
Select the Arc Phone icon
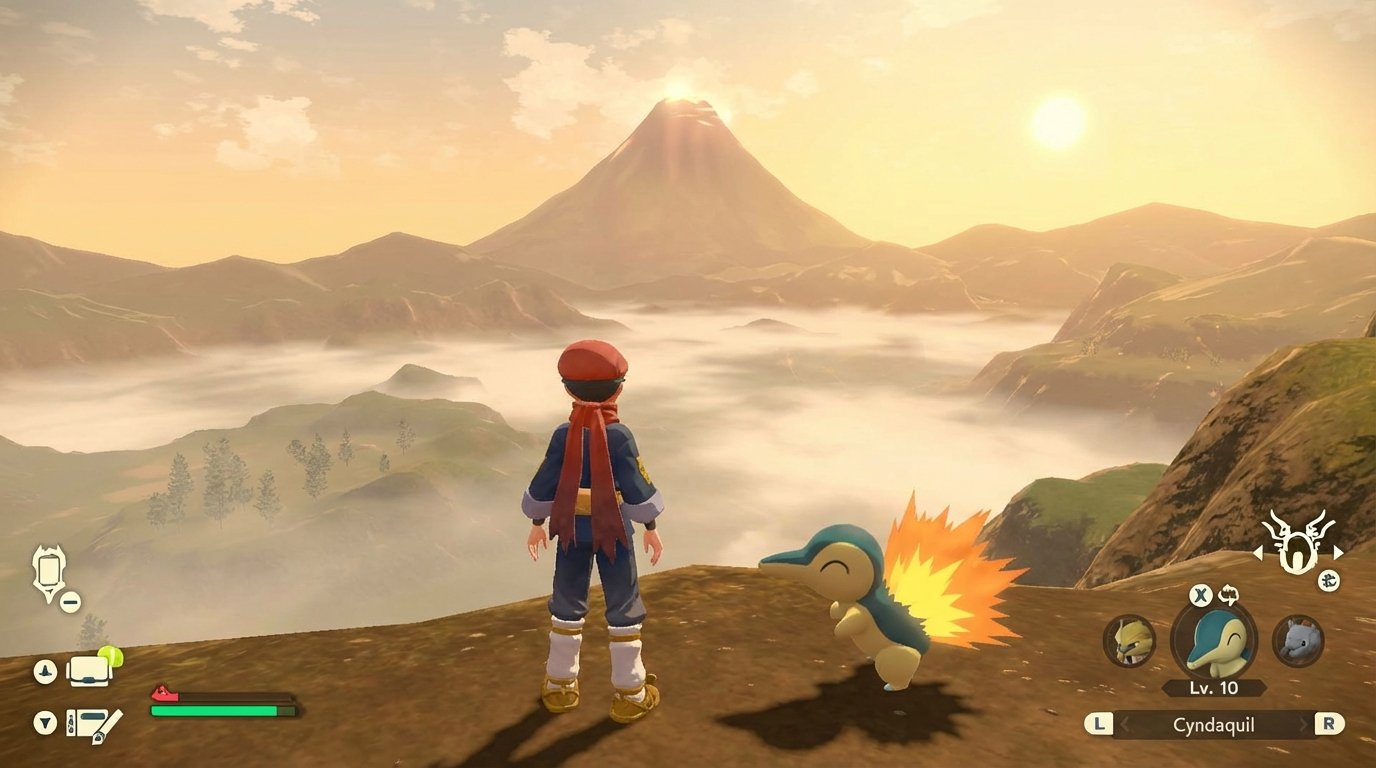click(x=48, y=568)
